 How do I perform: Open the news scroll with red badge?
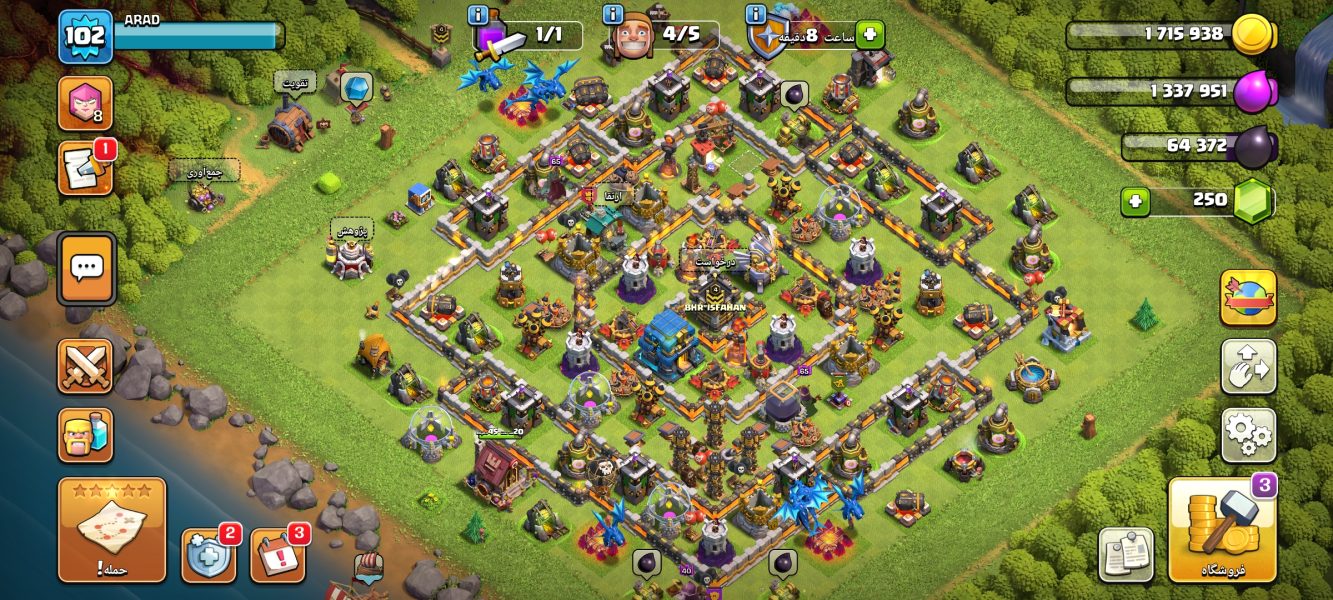84,168
